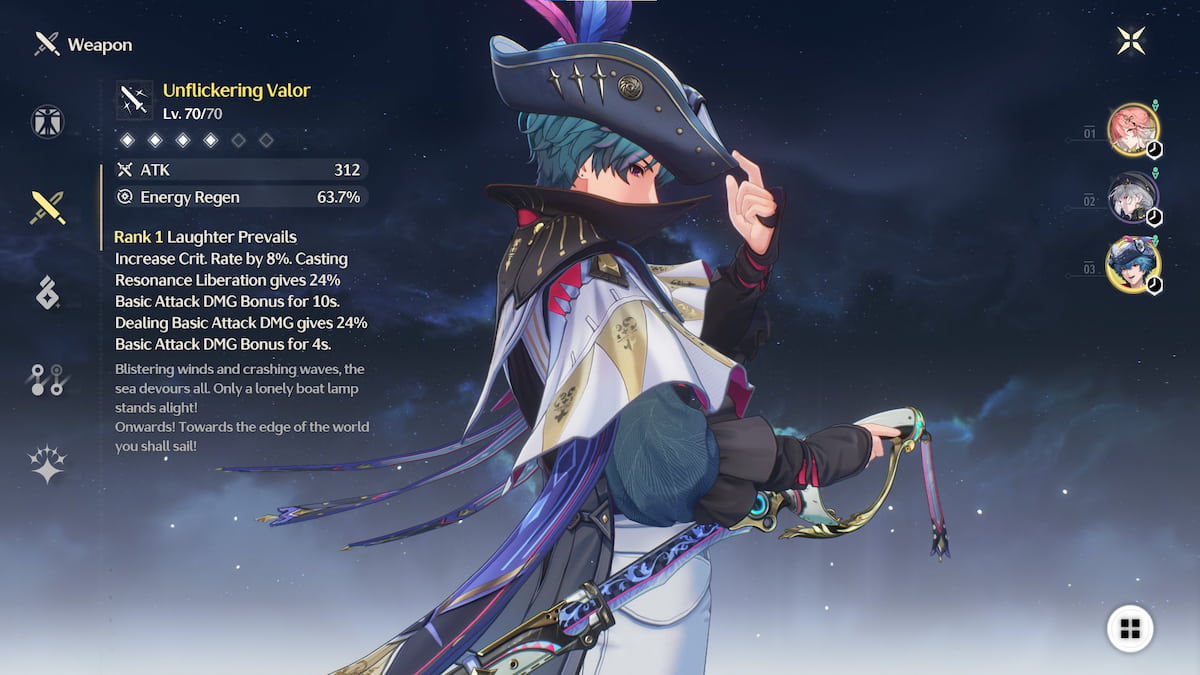Viewport: 1200px width, 675px height.
Task: Open the four-square grid menu button
Action: [x=1130, y=628]
